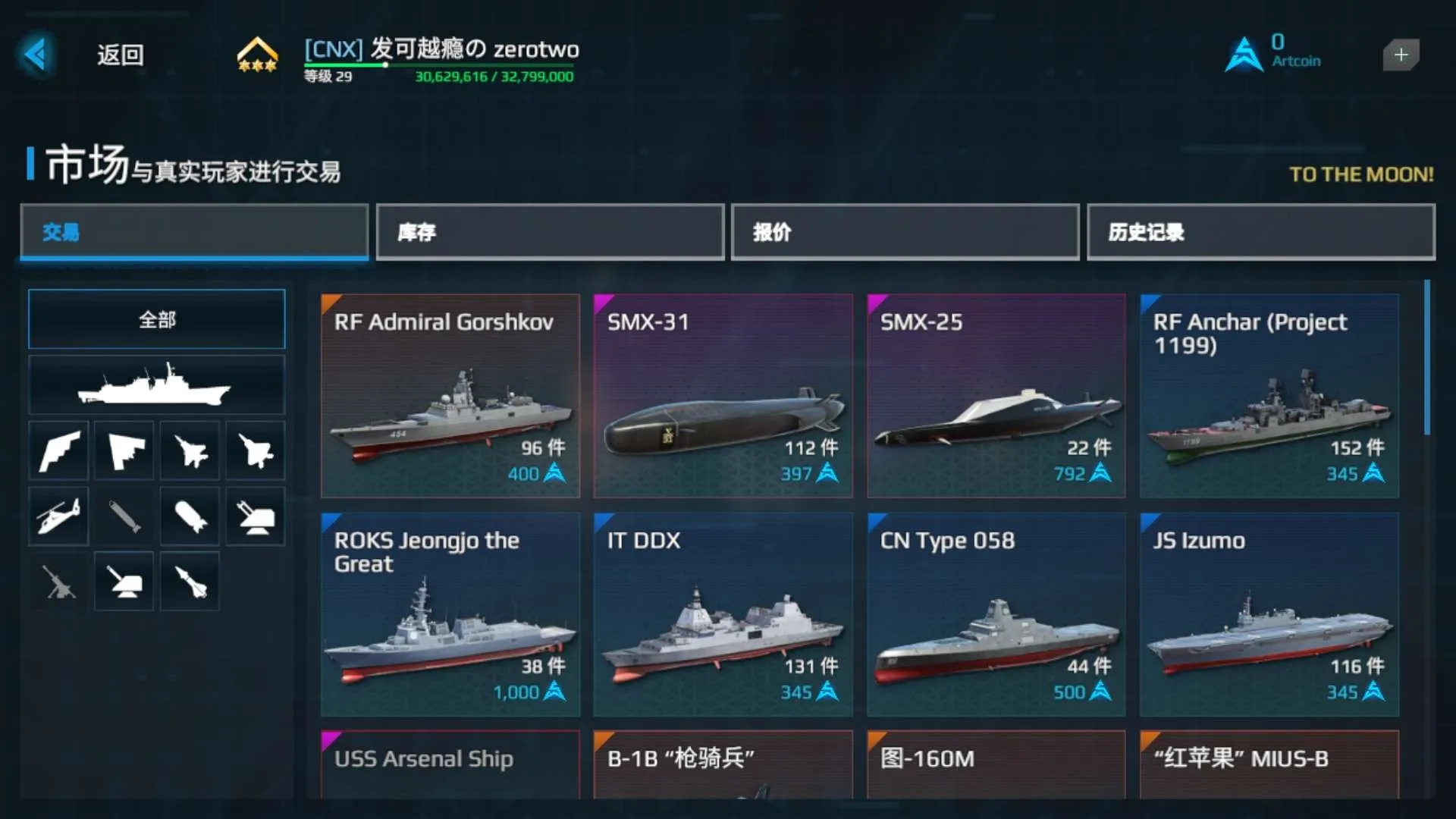Viewport: 1456px width, 819px height.
Task: Select the 交易 trade tab
Action: coord(194,232)
